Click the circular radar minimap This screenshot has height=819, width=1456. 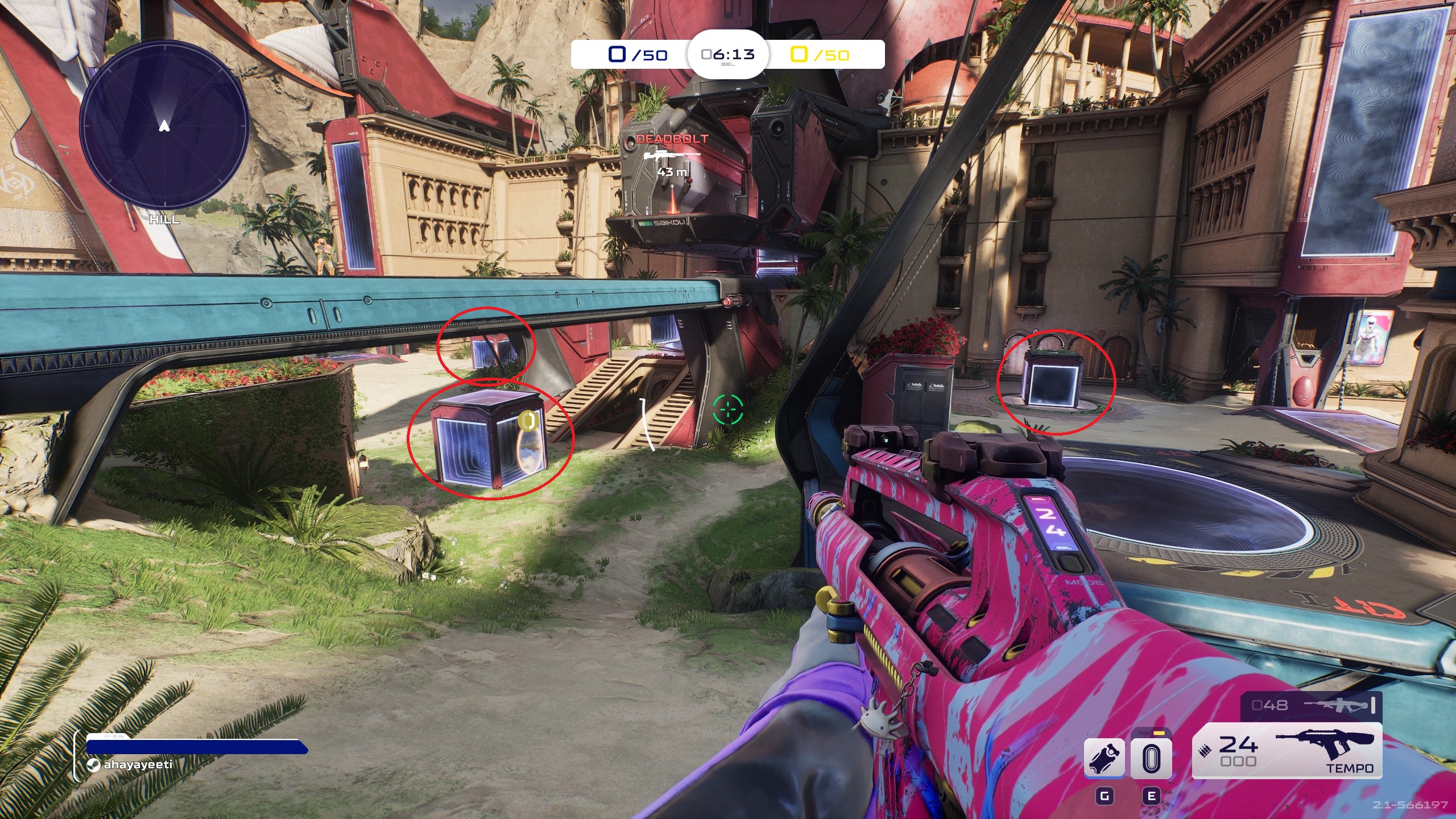[164, 124]
